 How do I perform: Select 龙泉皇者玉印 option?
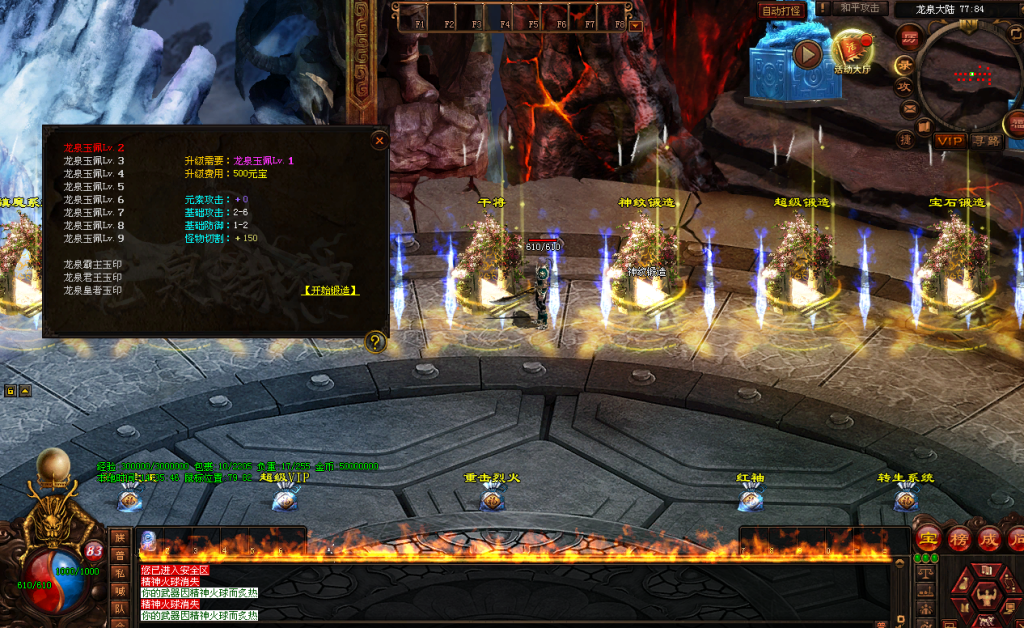(x=92, y=291)
